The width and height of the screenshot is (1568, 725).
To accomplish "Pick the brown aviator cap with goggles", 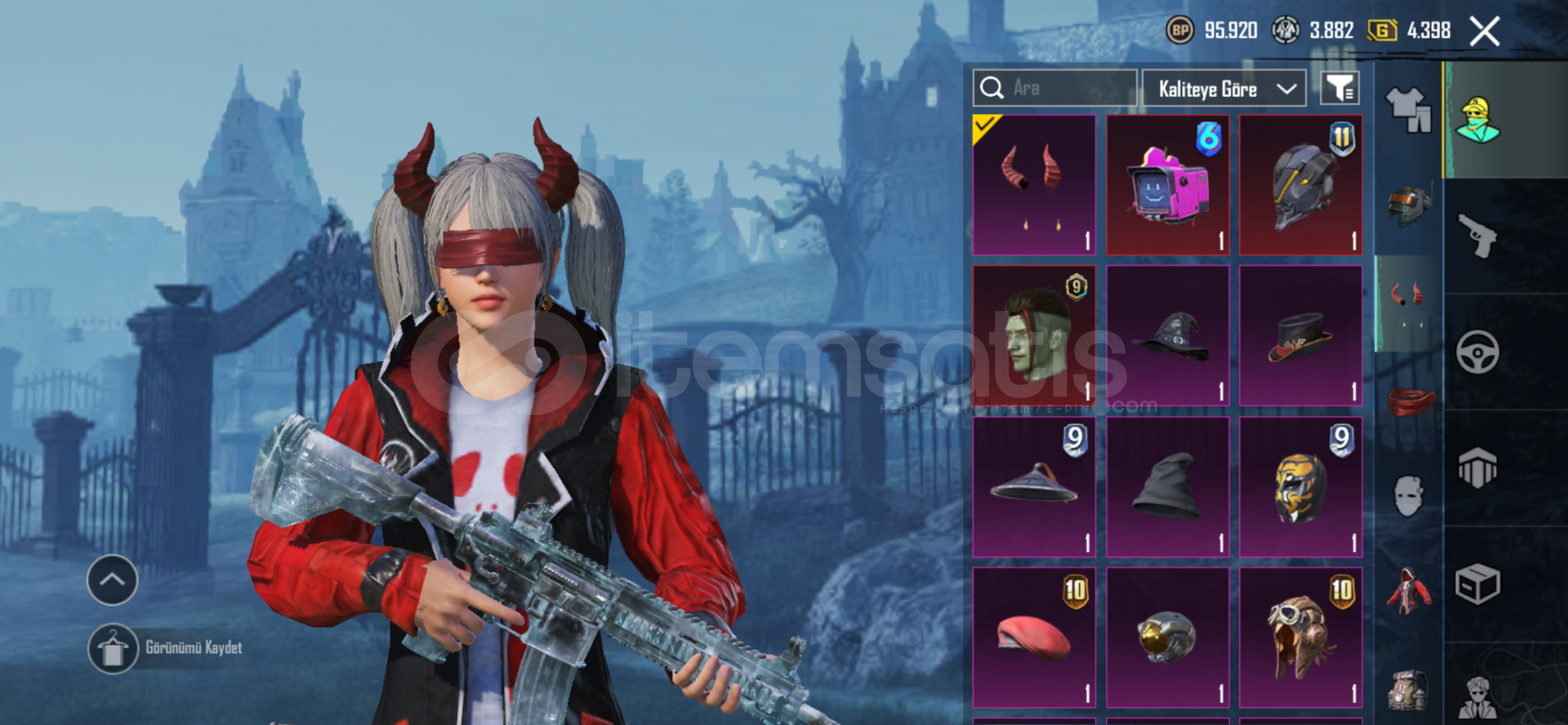I will (x=1300, y=637).
